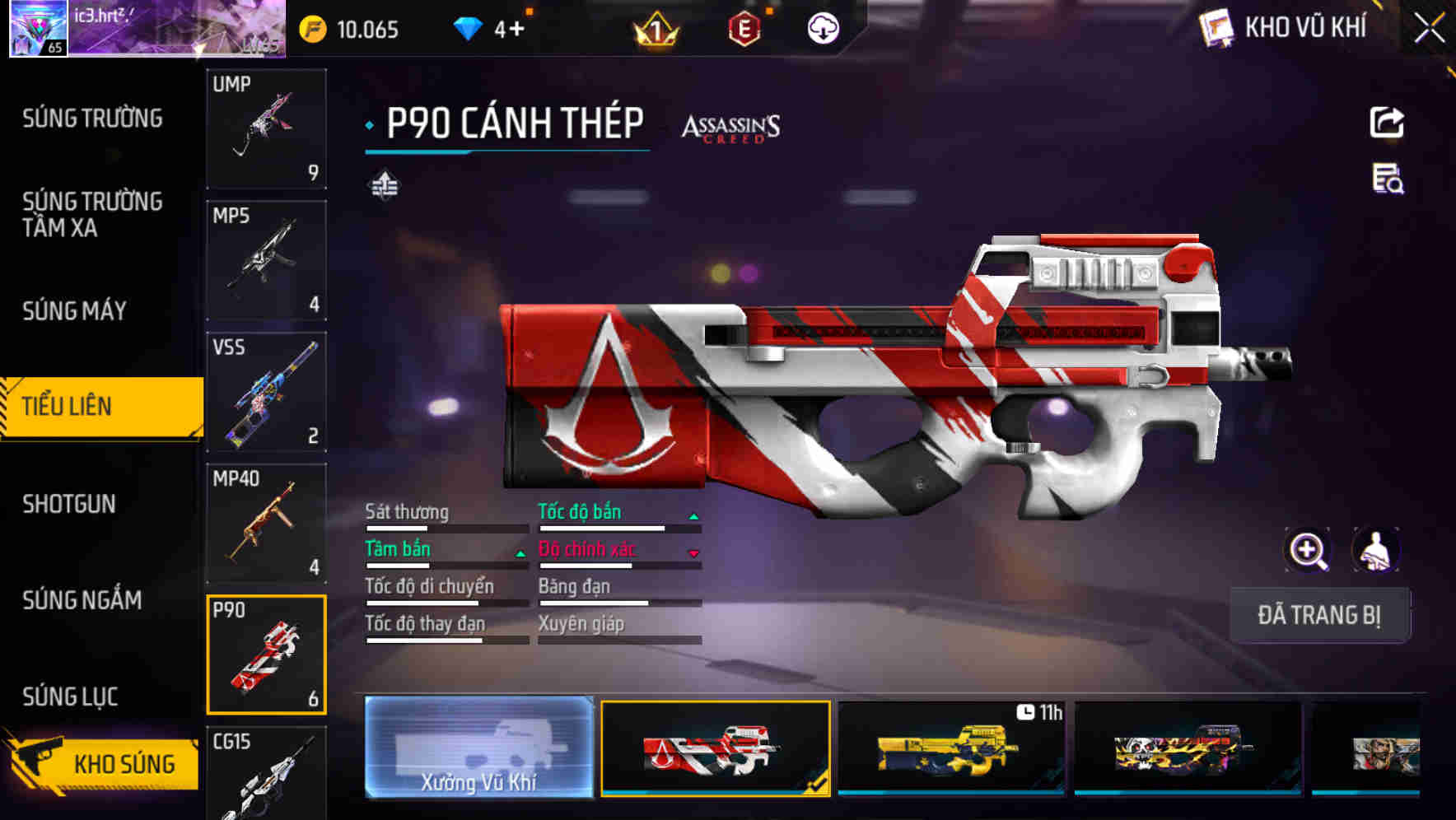Open the cloud download icon
The height and width of the screenshot is (820, 1456).
click(821, 30)
